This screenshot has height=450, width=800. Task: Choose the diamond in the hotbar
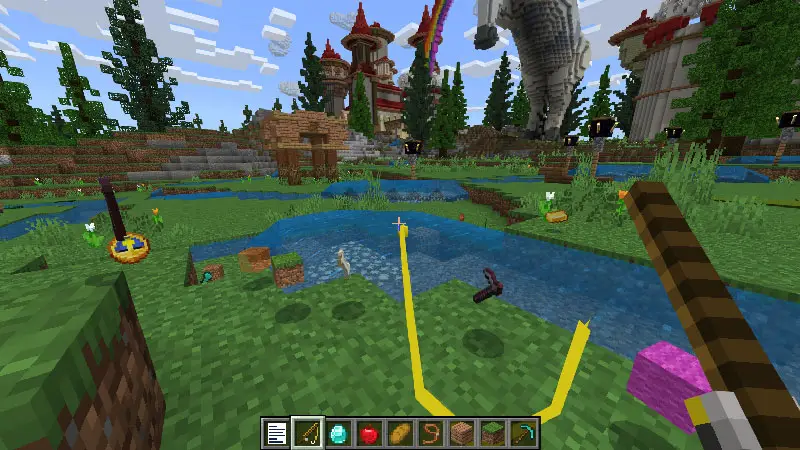[x=338, y=434]
